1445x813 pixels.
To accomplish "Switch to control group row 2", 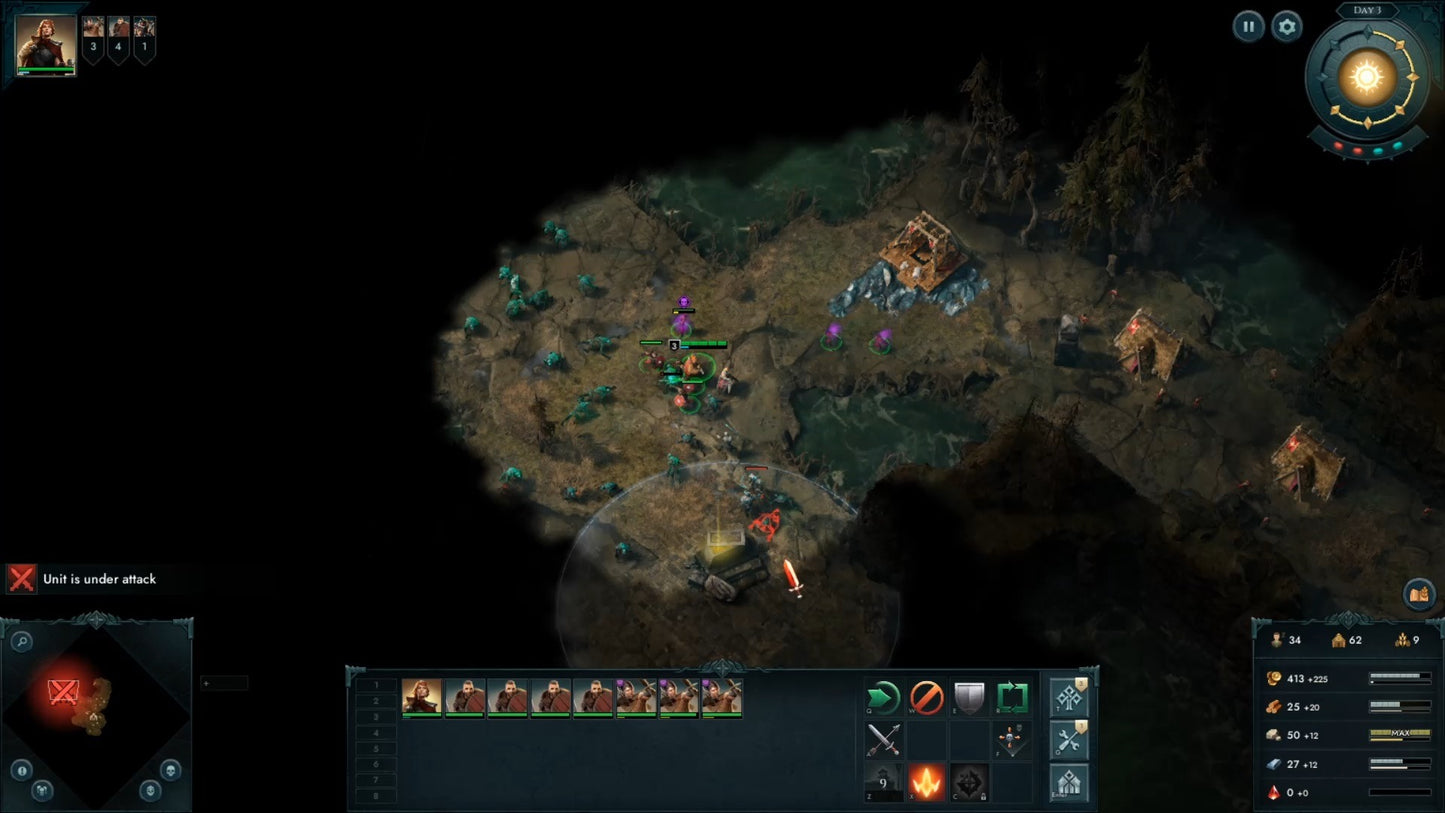I will (x=376, y=701).
